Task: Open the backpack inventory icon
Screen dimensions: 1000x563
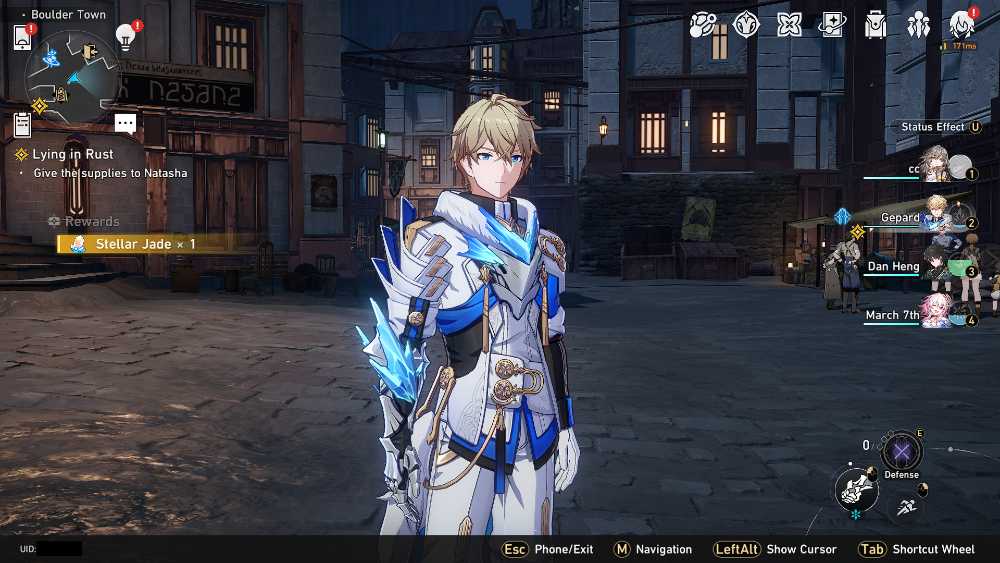Action: pos(876,25)
